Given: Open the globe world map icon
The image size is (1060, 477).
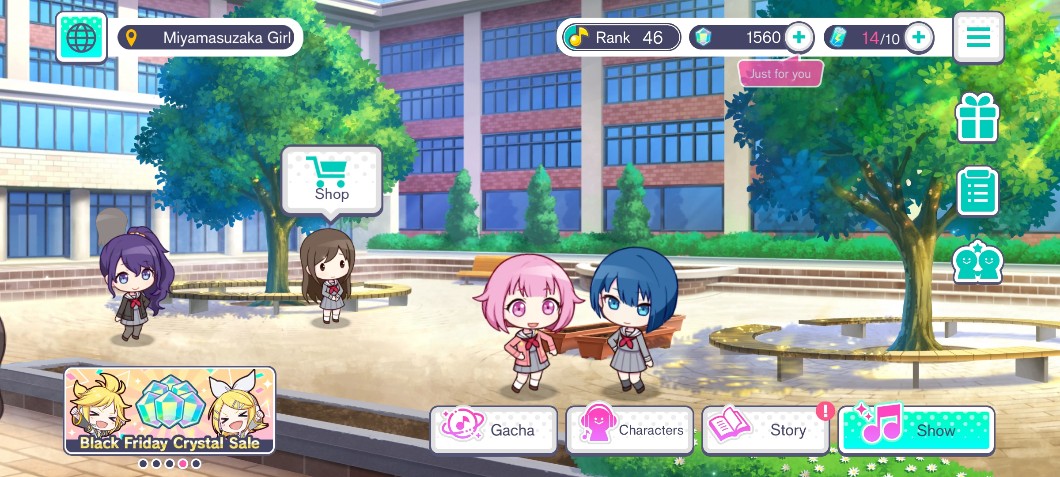Looking at the screenshot, I should [x=81, y=38].
